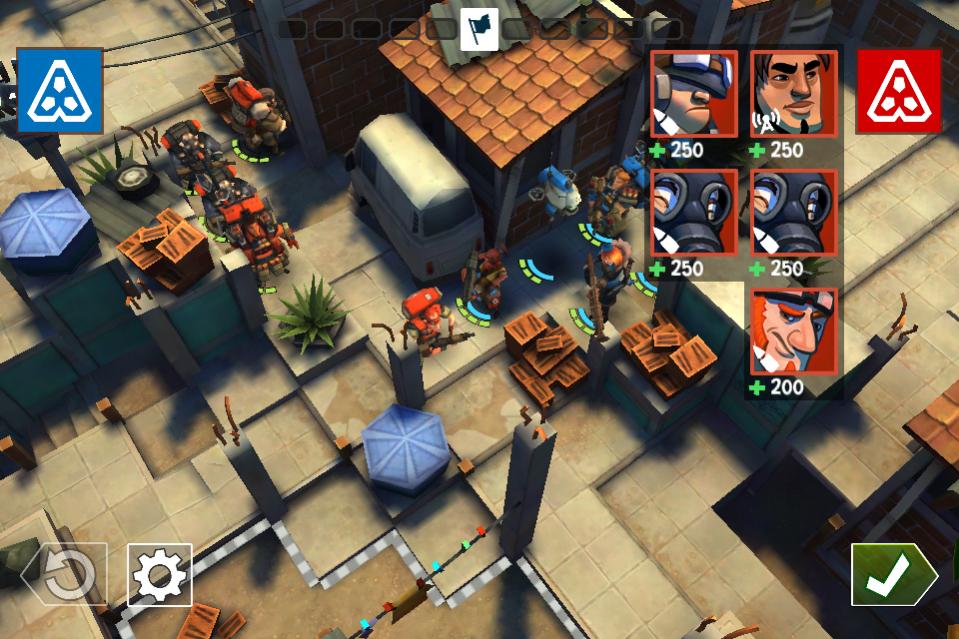Image resolution: width=959 pixels, height=639 pixels.
Task: Choose the dark-haired radio operator portrait
Action: click(x=794, y=95)
